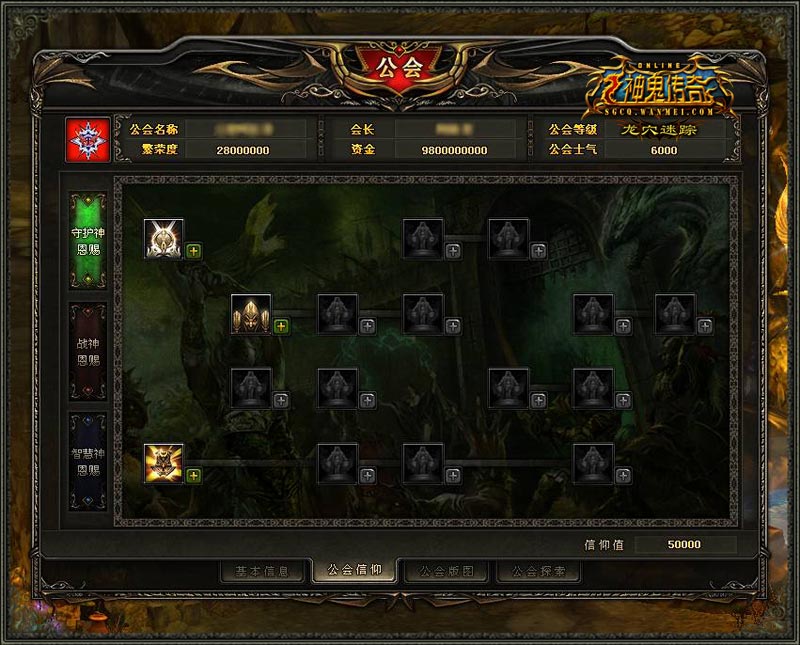Select the golden helmet warrior skill icon
The height and width of the screenshot is (645, 800).
tap(250, 314)
